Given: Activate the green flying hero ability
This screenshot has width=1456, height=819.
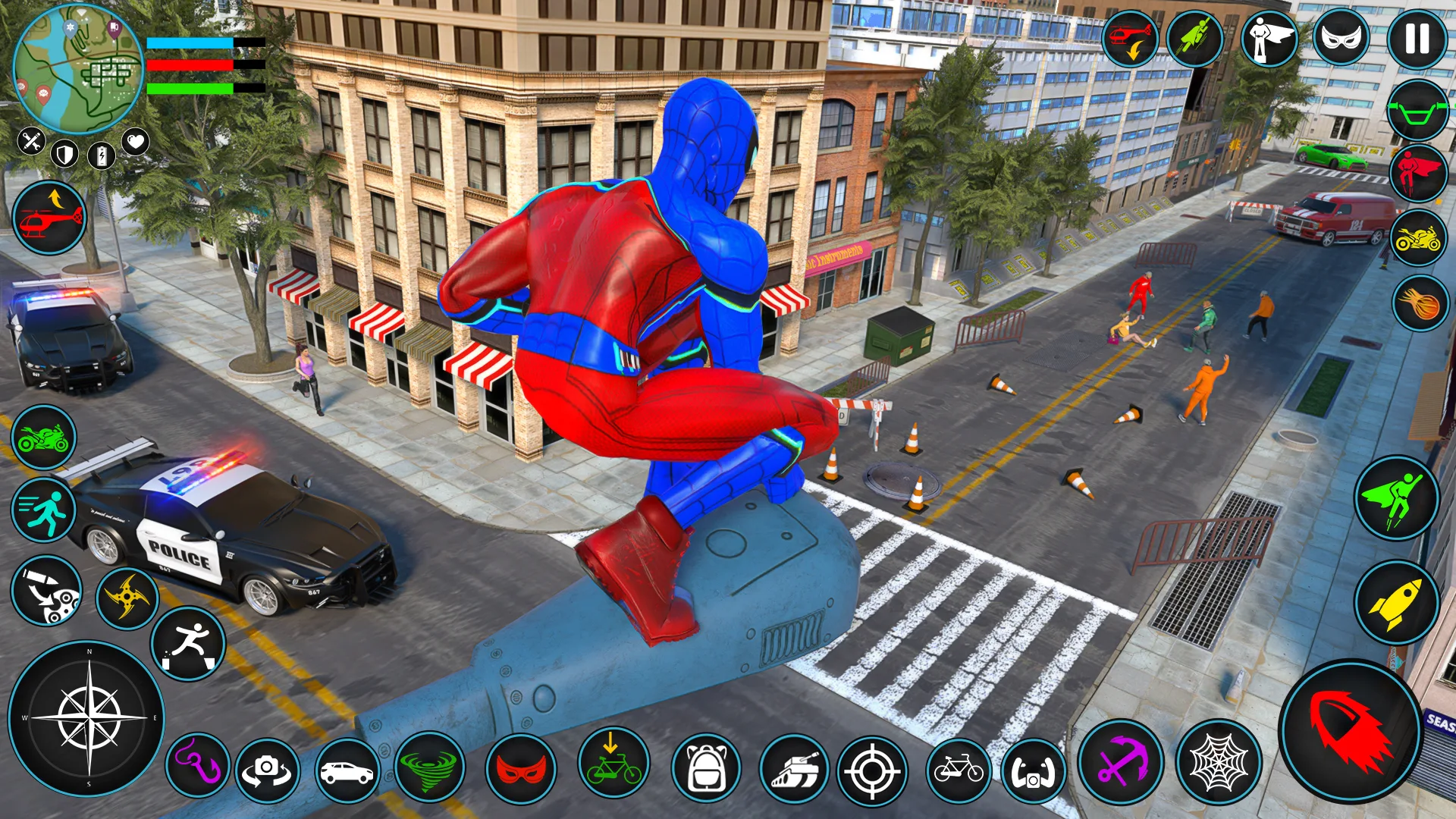Looking at the screenshot, I should [1396, 498].
